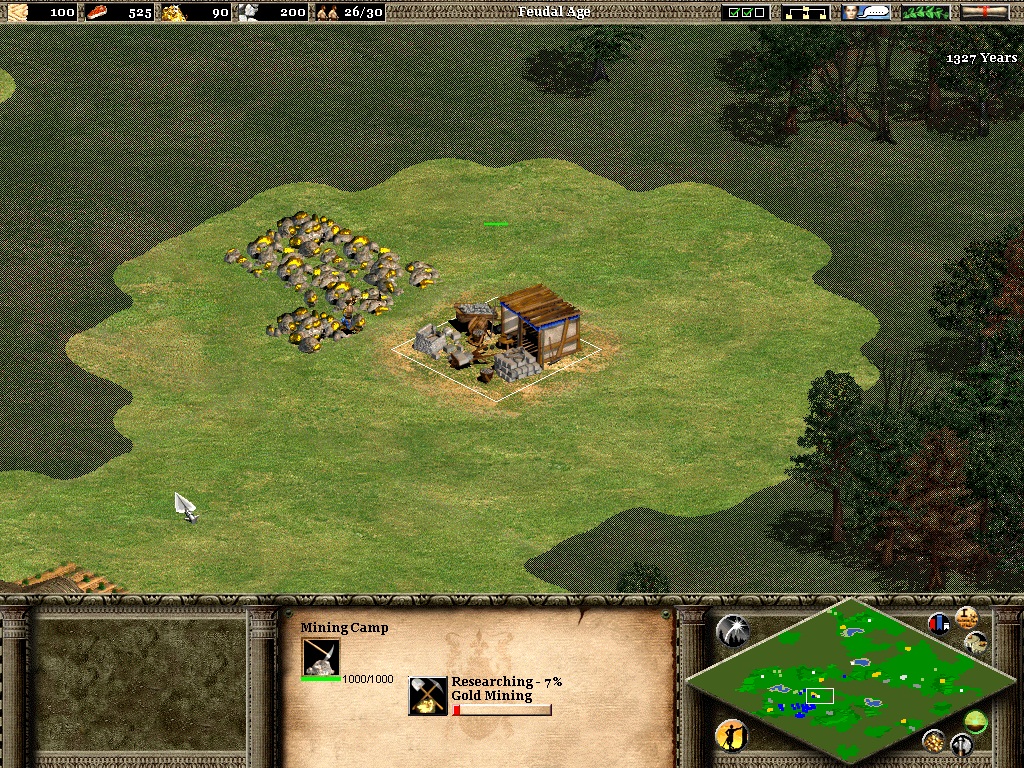Image resolution: width=1024 pixels, height=768 pixels.
Task: Open the game menu scroll button
Action: [x=985, y=12]
